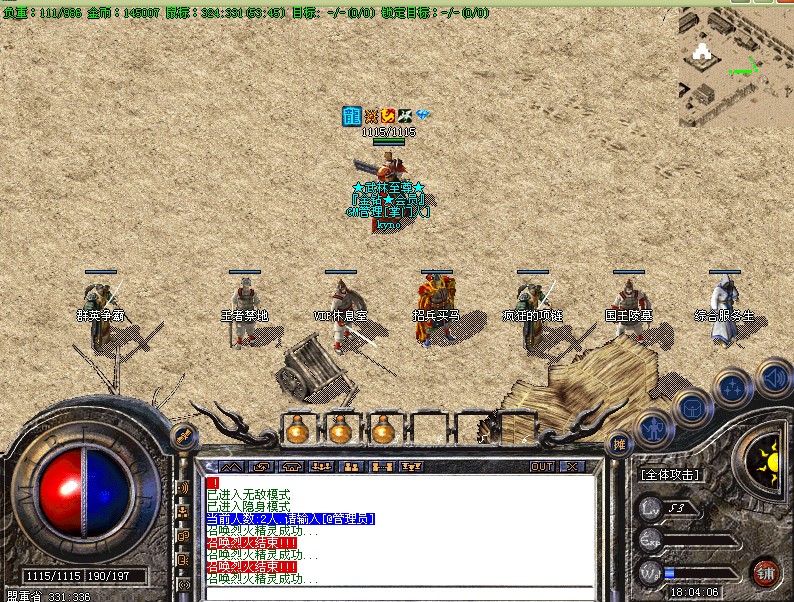This screenshot has width=794, height=602.
Task: Open the character status button
Action: (651, 429)
